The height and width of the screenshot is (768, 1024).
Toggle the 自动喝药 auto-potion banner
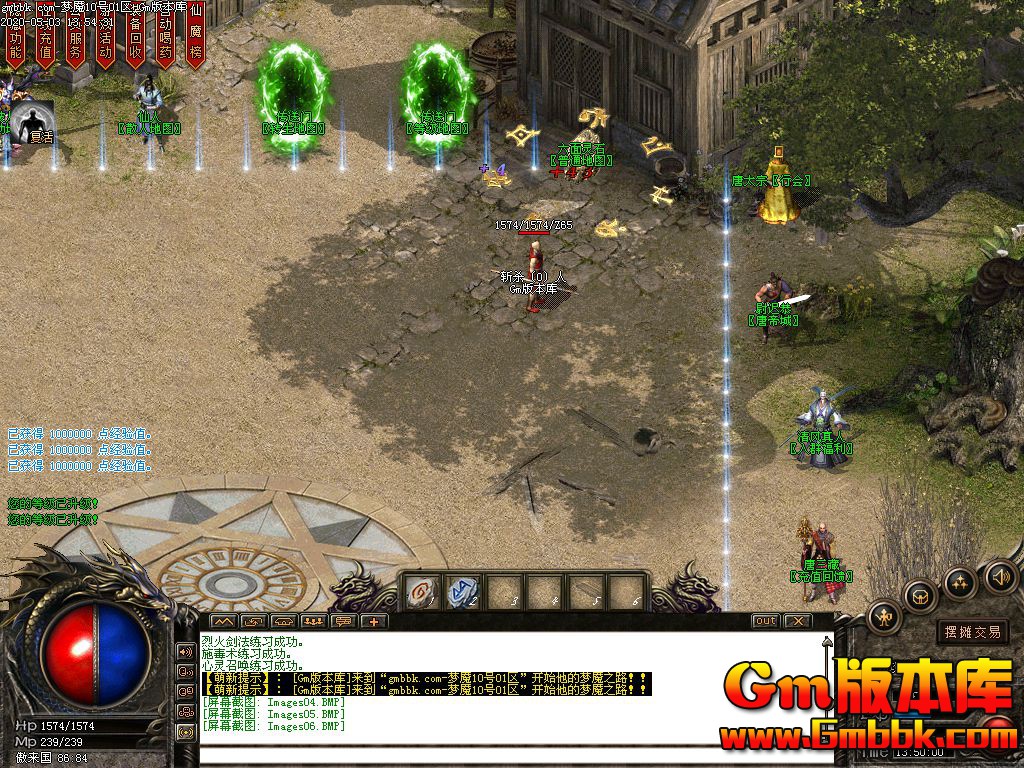point(165,40)
